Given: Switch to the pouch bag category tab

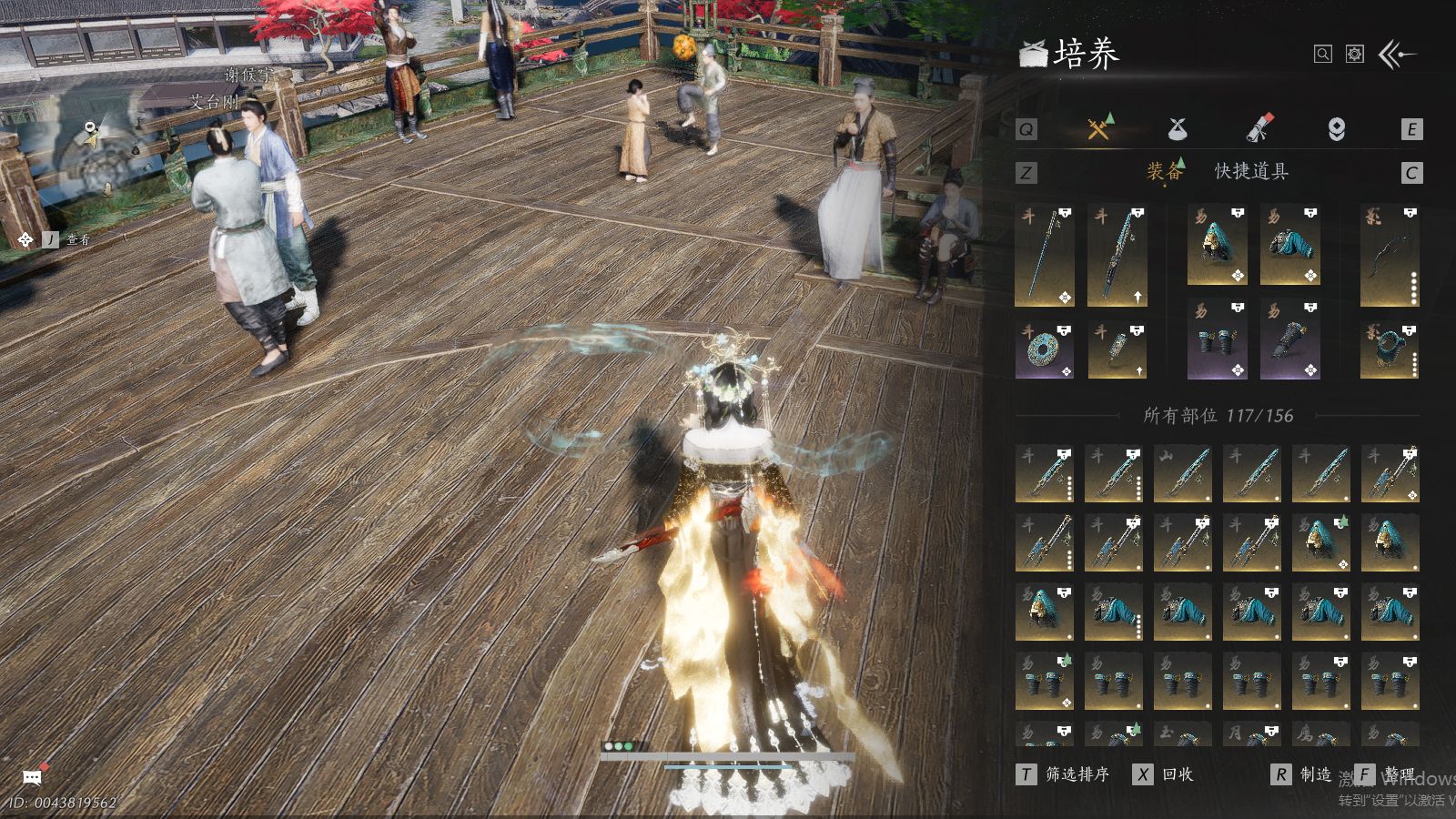Looking at the screenshot, I should (x=1178, y=129).
